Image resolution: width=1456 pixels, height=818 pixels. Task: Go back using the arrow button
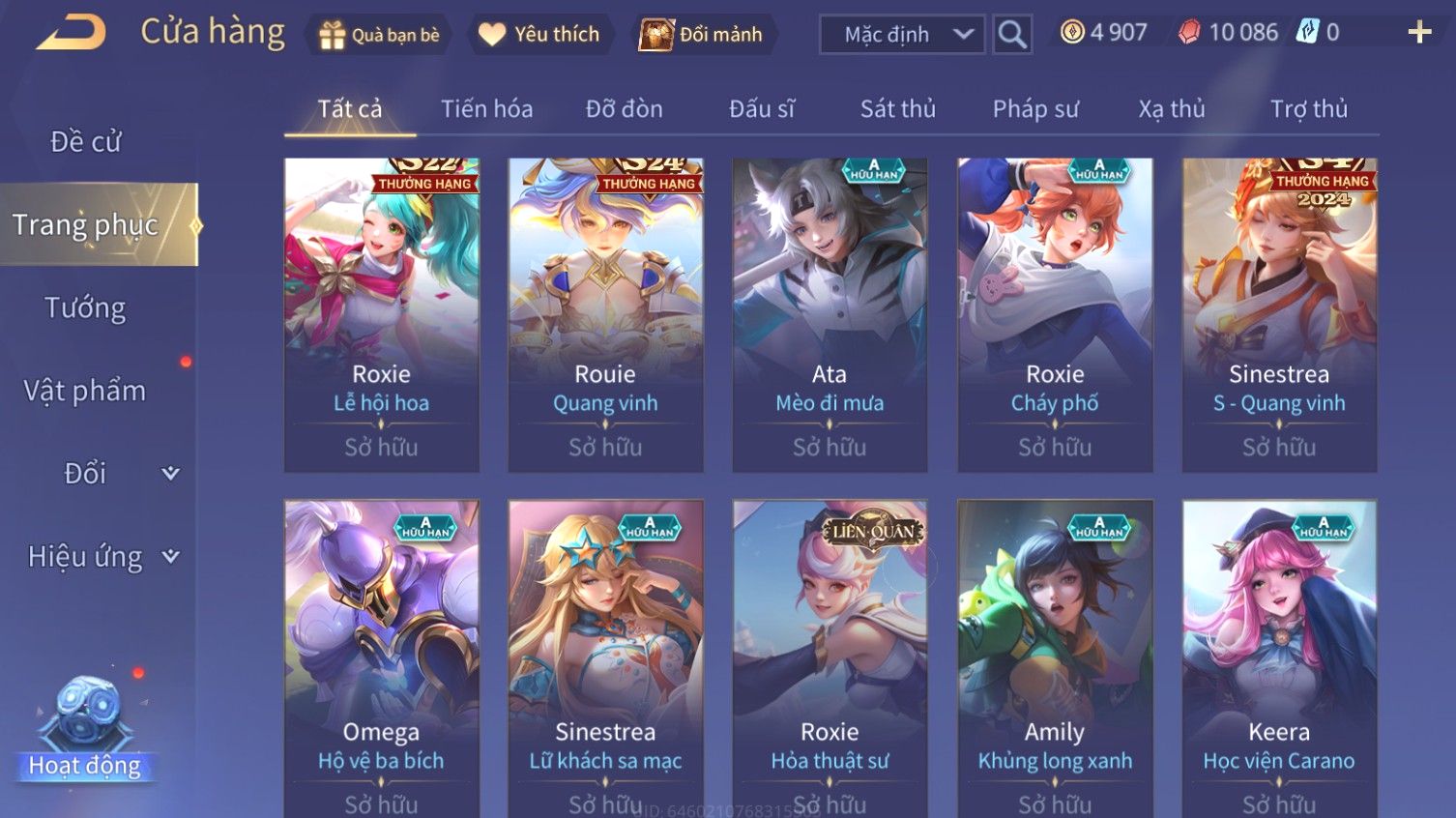point(72,33)
